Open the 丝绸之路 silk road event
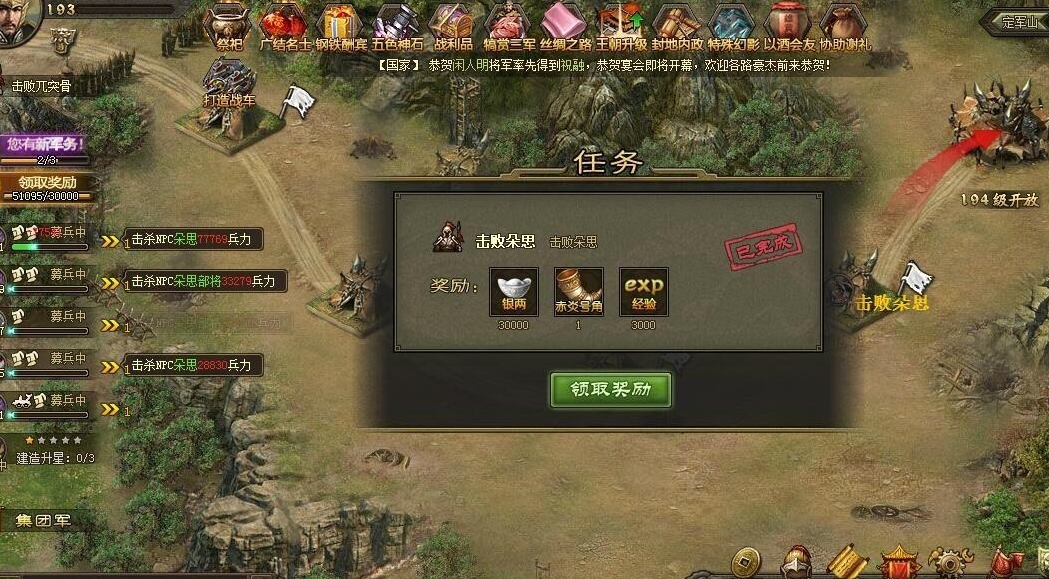 click(x=565, y=24)
